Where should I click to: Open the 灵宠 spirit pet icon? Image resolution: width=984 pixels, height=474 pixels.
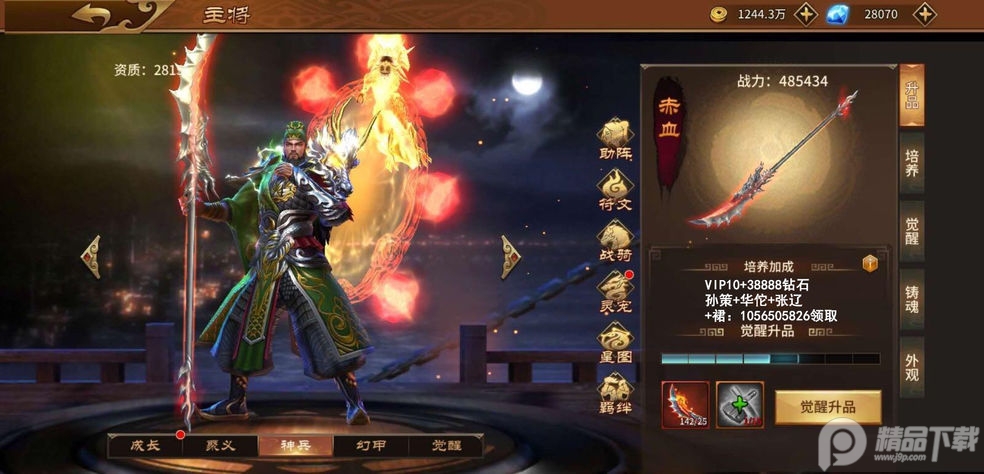tap(615, 291)
